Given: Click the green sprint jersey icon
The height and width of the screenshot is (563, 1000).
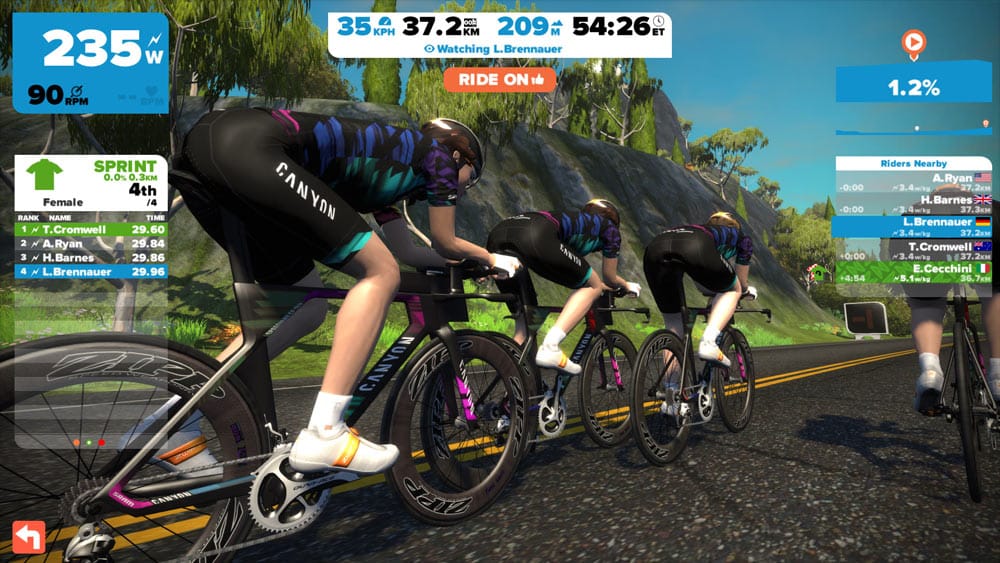Looking at the screenshot, I should (43, 175).
